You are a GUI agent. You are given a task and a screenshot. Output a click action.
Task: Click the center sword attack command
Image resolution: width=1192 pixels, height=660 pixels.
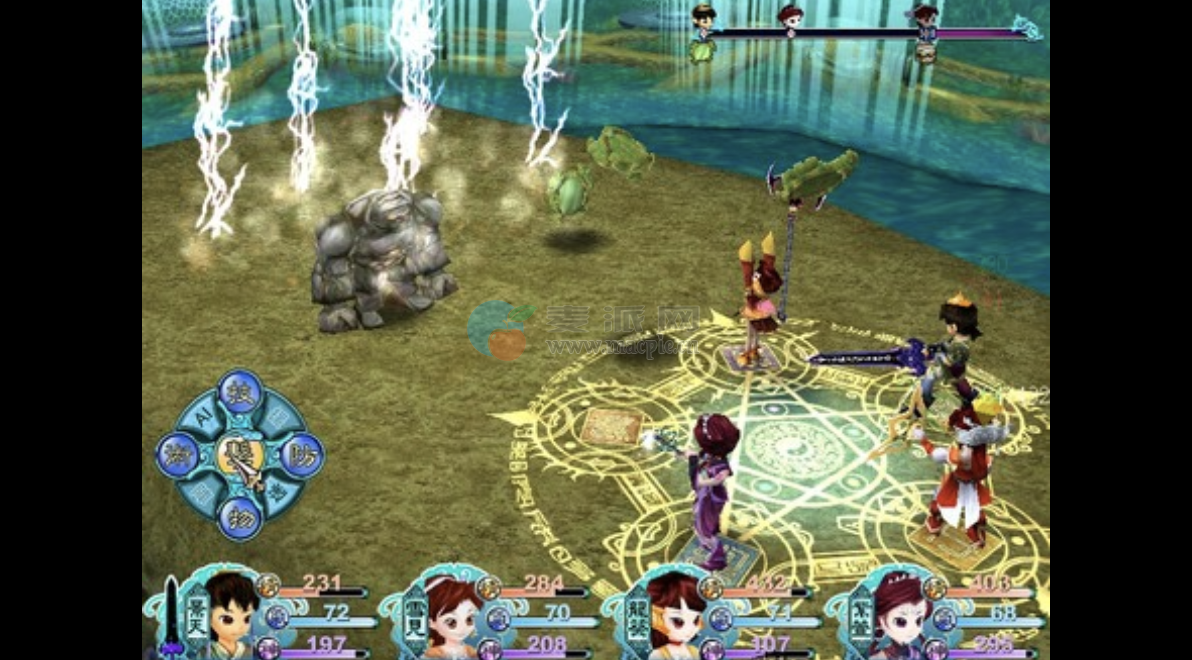(240, 456)
